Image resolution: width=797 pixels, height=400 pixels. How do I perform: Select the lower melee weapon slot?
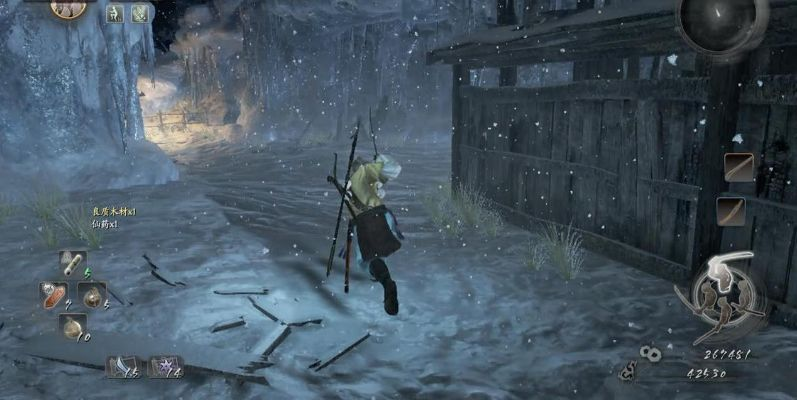pyautogui.click(x=731, y=210)
